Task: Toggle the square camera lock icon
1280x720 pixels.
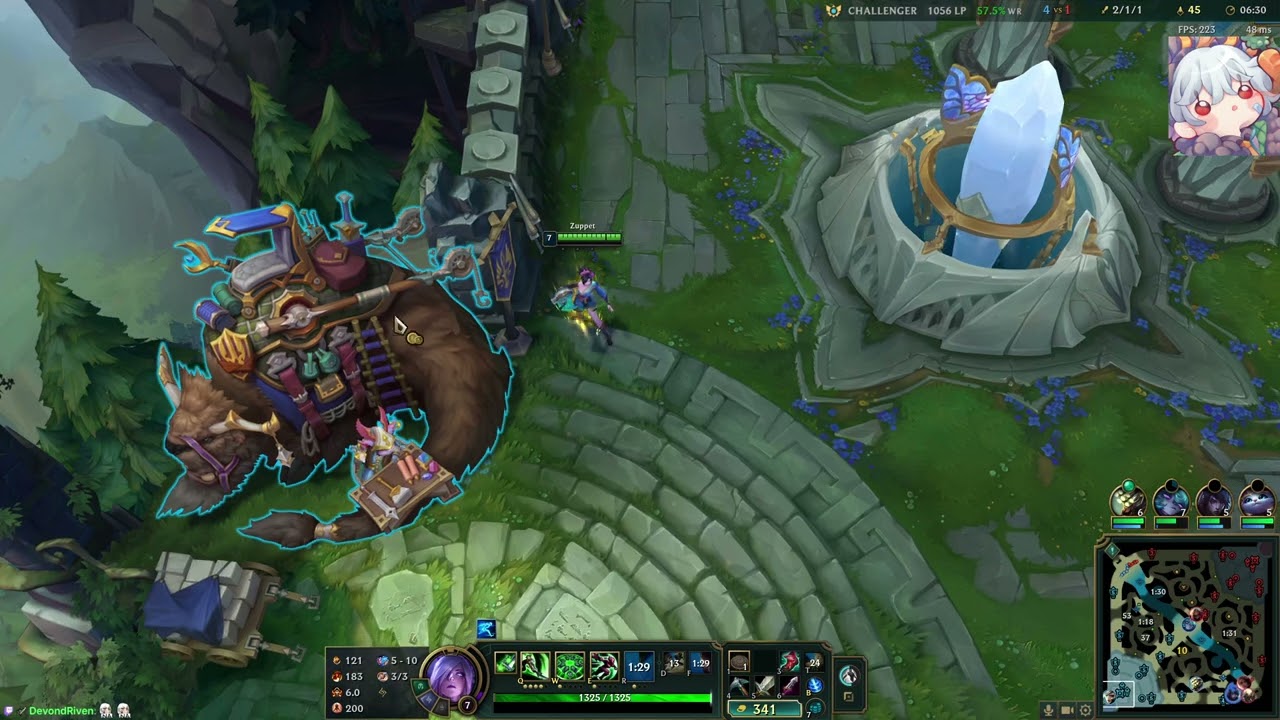Action: (848, 697)
